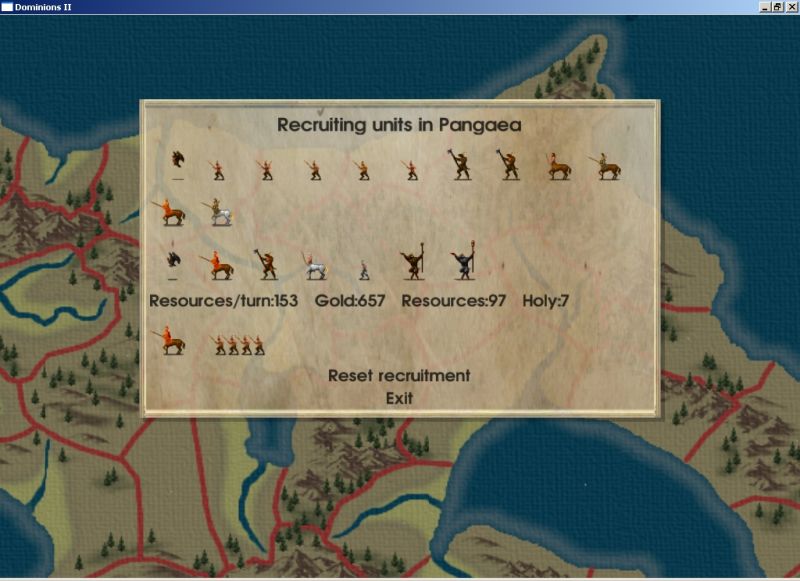Exit the Pangaea recruitment screen
The width and height of the screenshot is (800, 581).
pyautogui.click(x=399, y=398)
